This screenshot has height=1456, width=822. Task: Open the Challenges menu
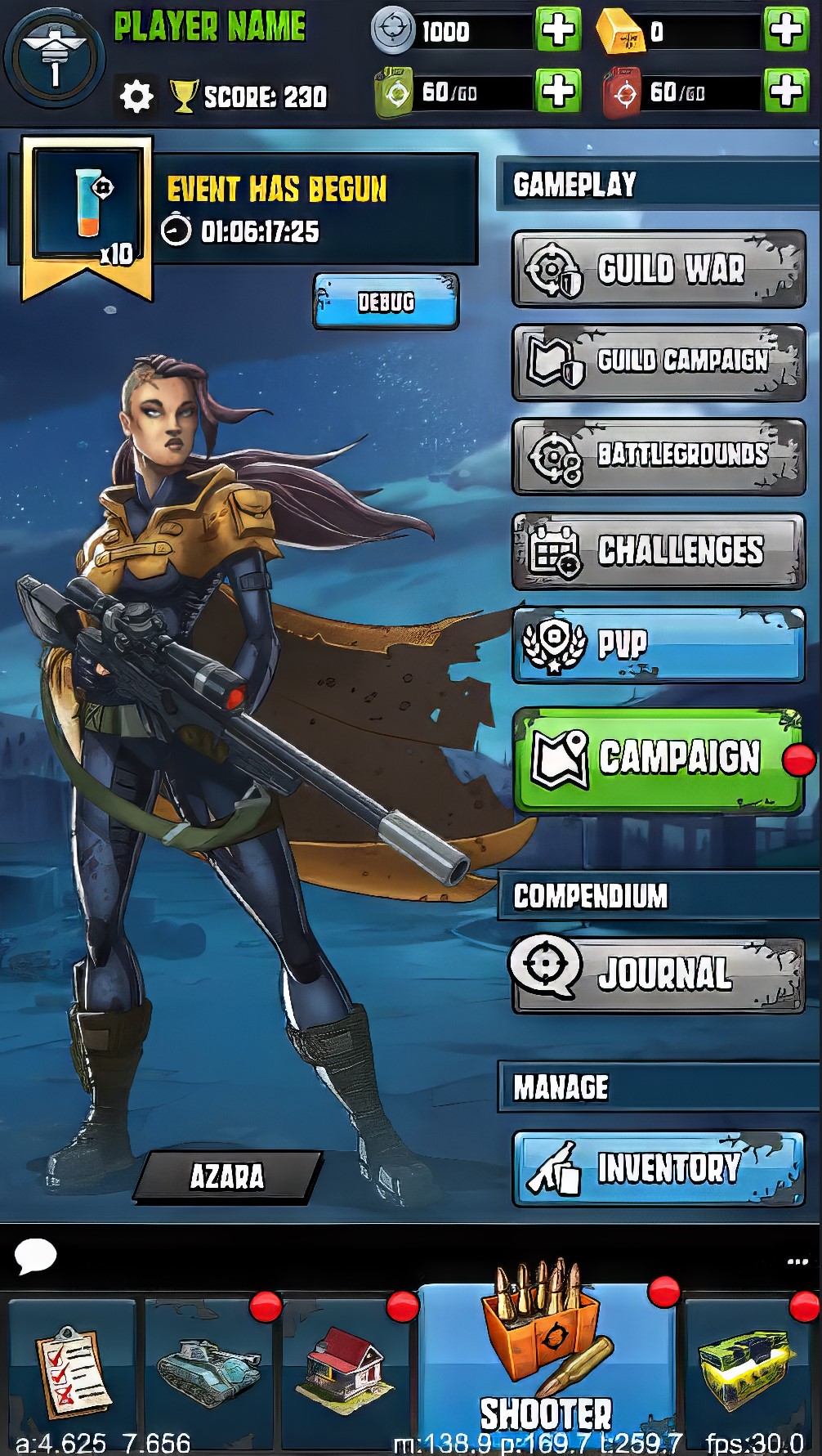point(659,551)
